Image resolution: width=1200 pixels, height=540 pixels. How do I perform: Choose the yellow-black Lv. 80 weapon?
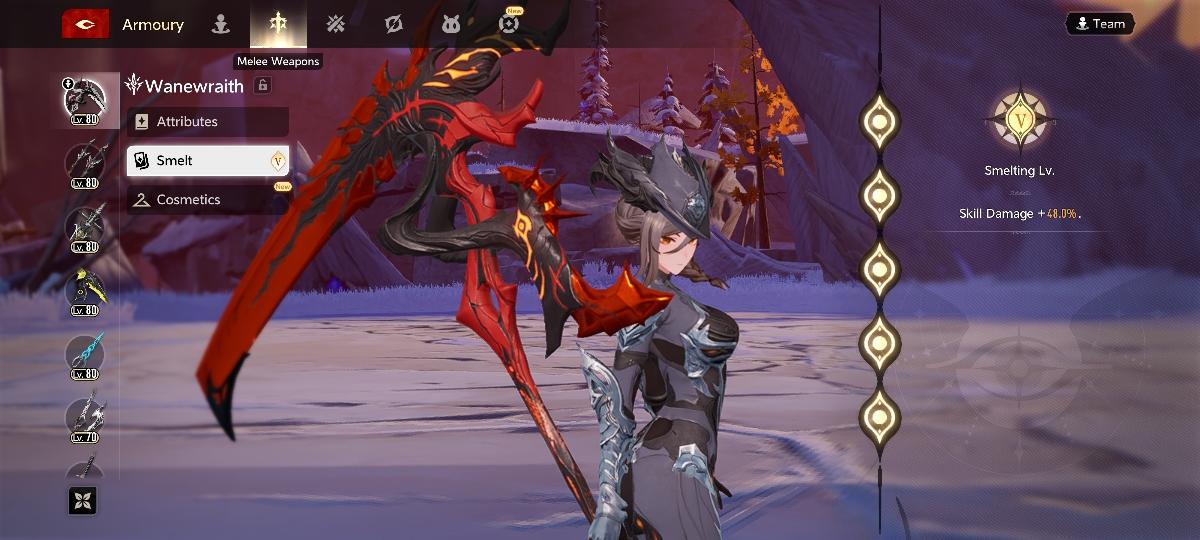[85, 292]
